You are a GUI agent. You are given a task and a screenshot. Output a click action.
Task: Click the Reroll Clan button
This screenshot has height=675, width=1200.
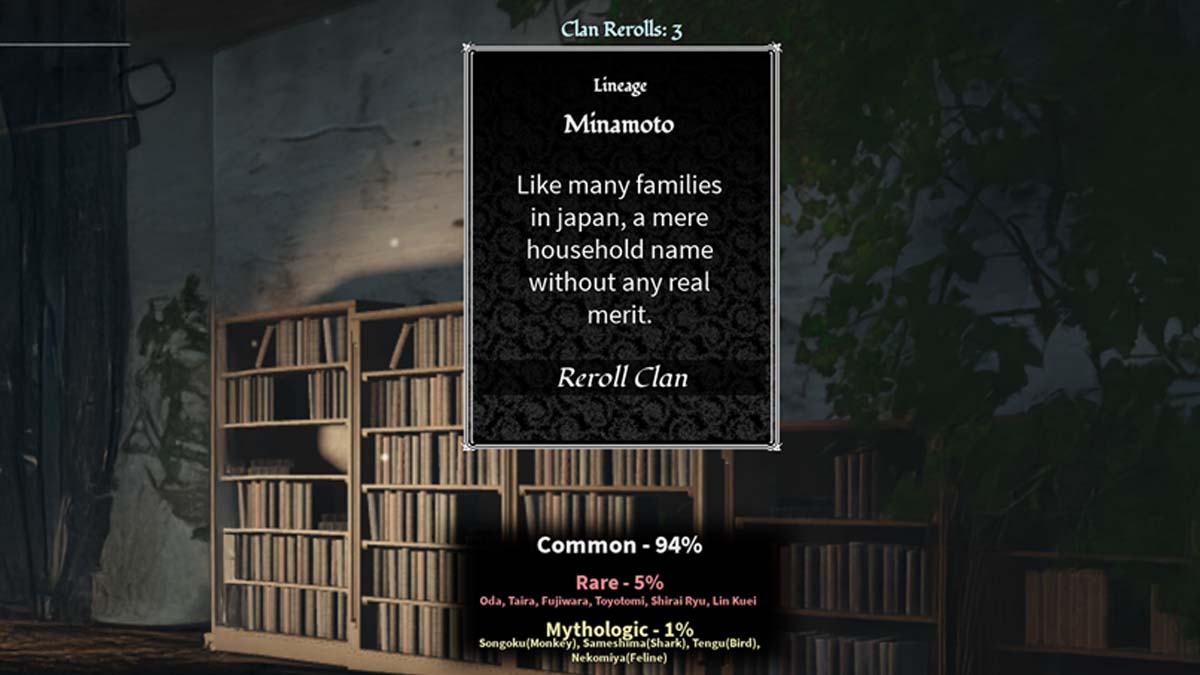point(622,379)
